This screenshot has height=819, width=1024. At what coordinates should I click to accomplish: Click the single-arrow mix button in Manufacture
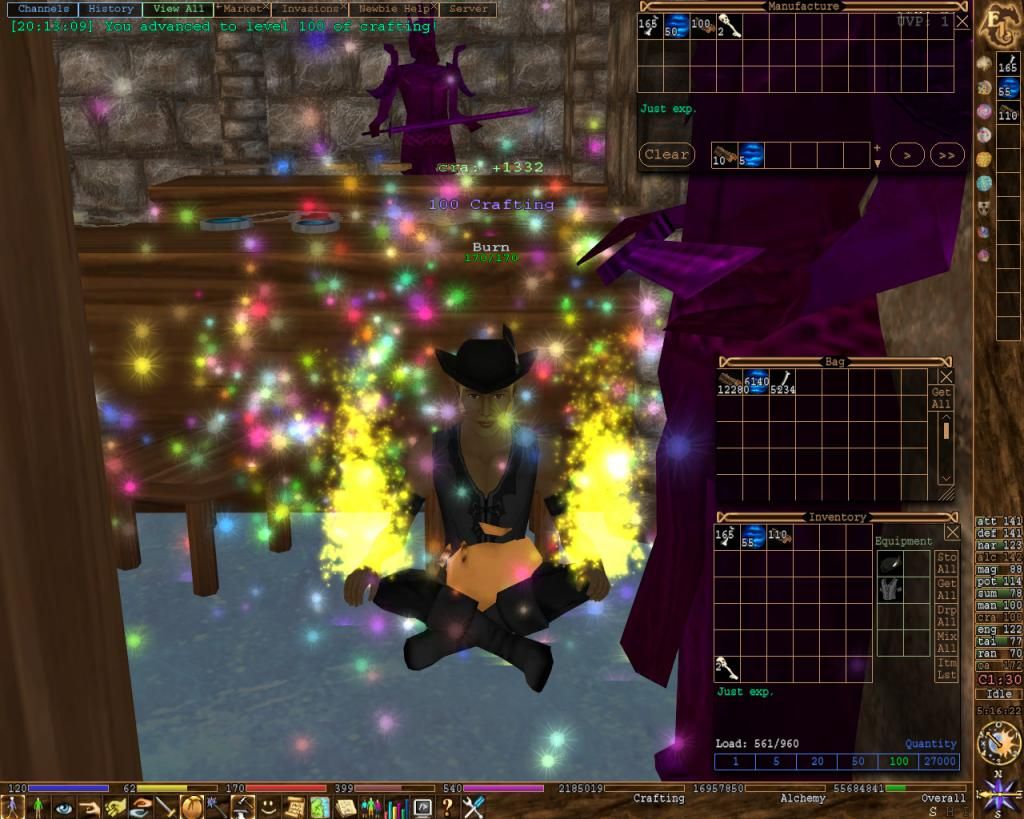pos(907,155)
